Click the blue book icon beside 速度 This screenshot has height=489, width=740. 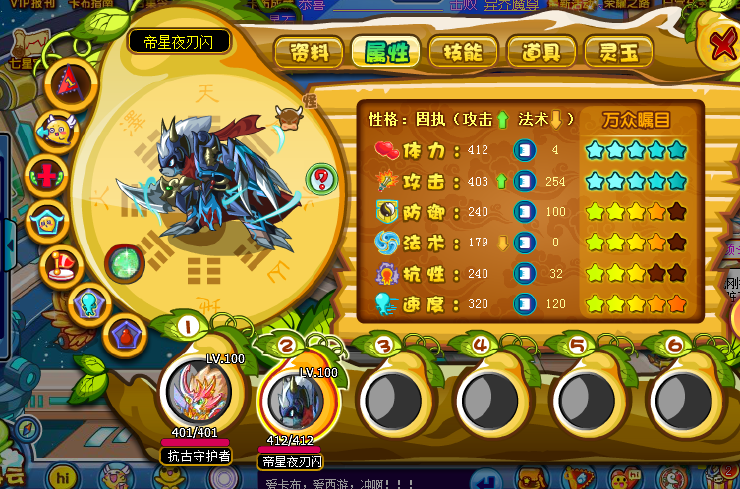524,304
